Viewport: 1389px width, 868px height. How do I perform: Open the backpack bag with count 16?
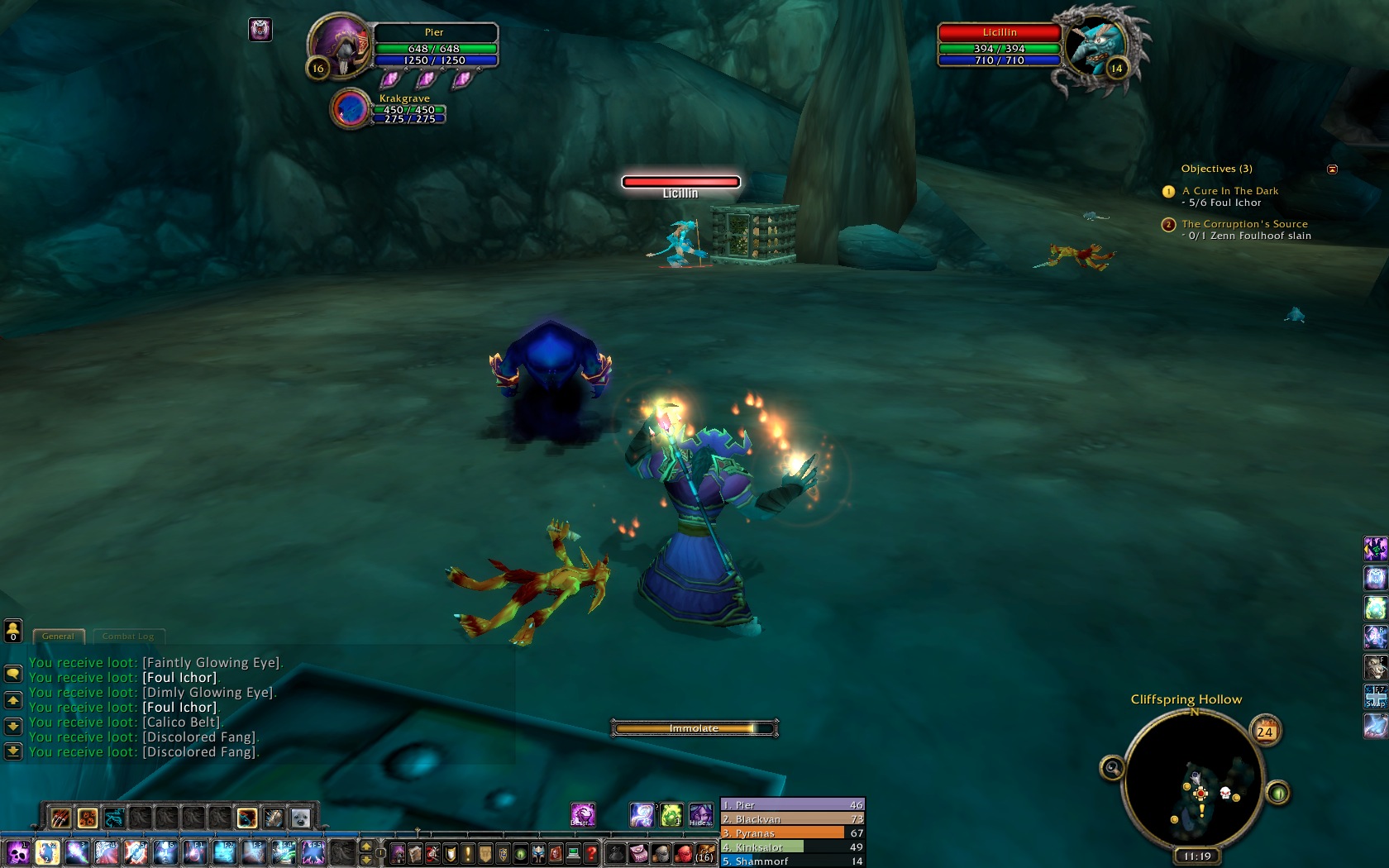click(x=705, y=852)
